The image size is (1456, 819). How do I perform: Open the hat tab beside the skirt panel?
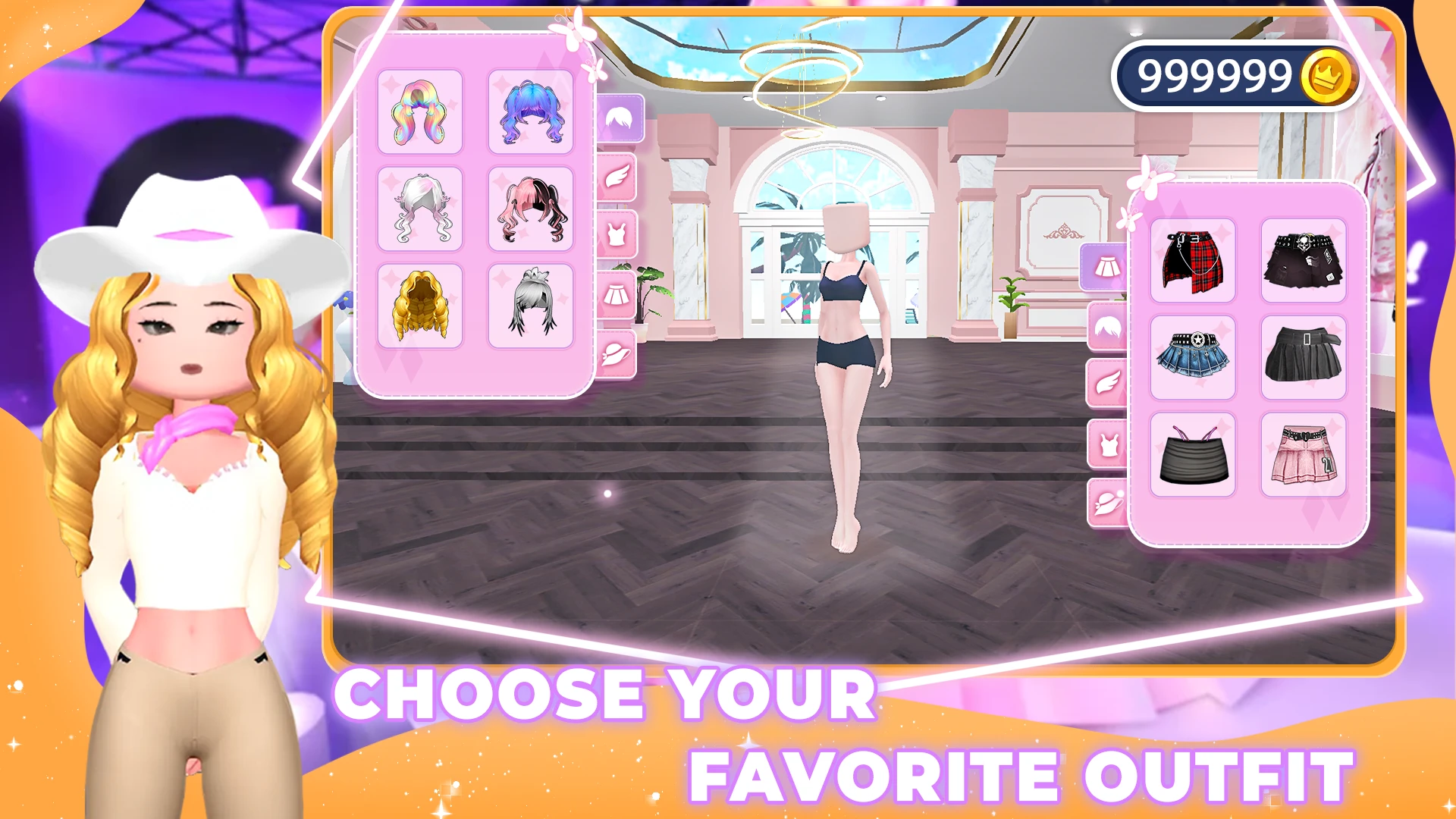click(x=1107, y=502)
